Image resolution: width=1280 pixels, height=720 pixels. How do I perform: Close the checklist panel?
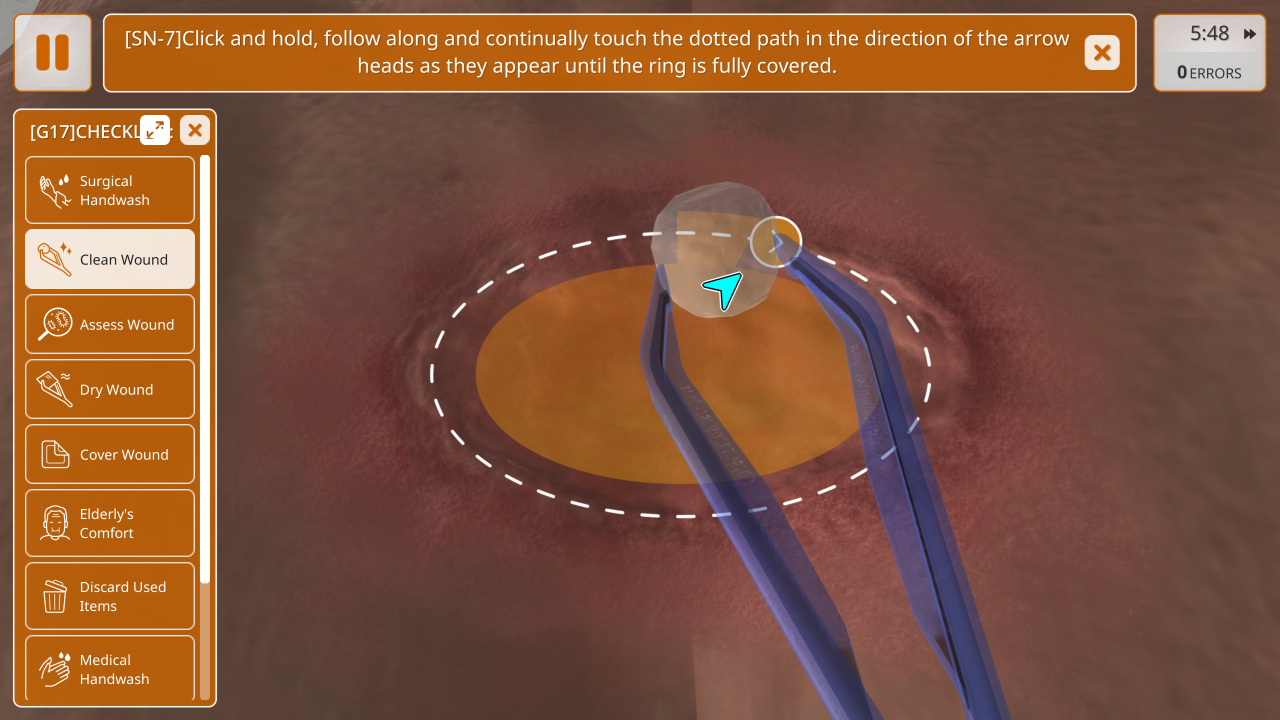click(195, 130)
